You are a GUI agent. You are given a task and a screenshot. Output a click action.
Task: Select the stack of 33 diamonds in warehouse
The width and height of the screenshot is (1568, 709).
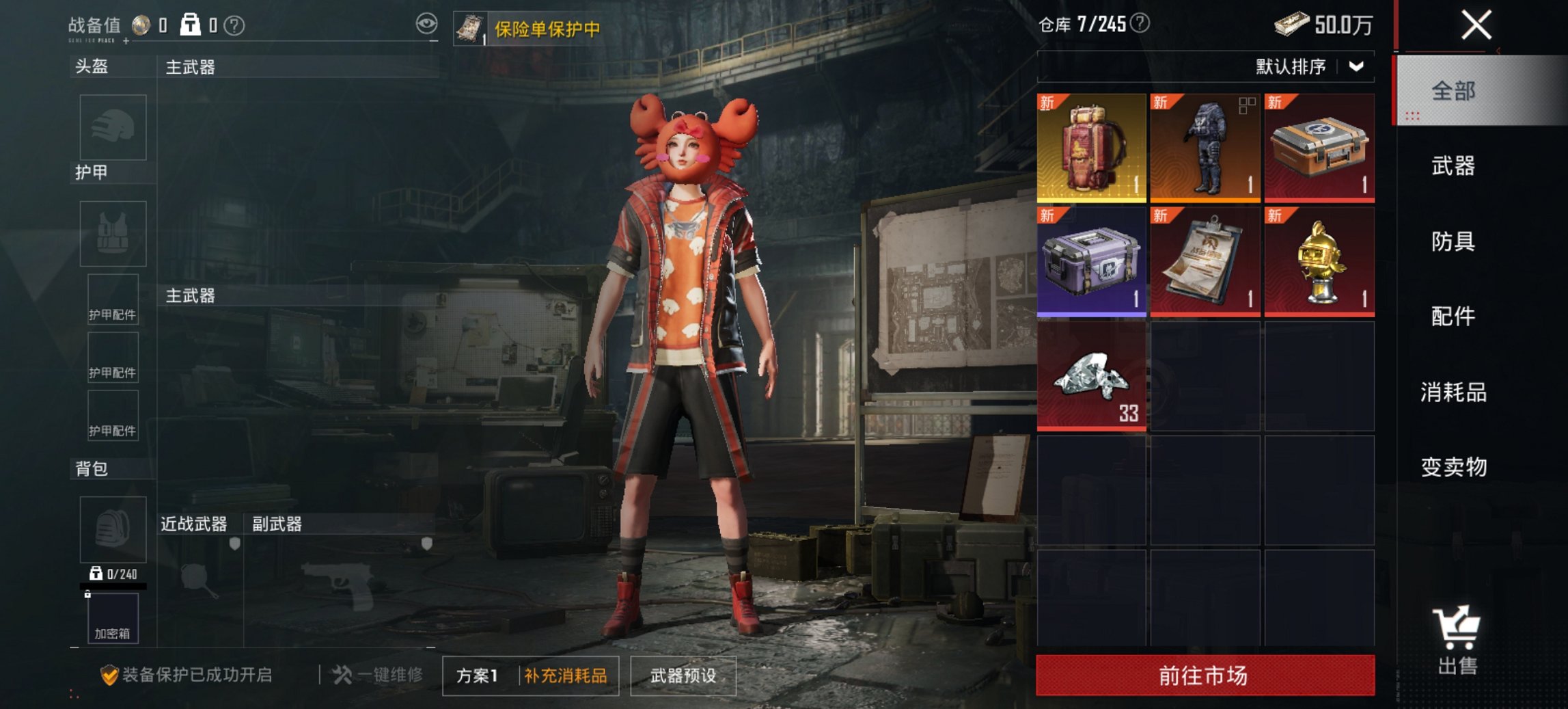tap(1090, 376)
